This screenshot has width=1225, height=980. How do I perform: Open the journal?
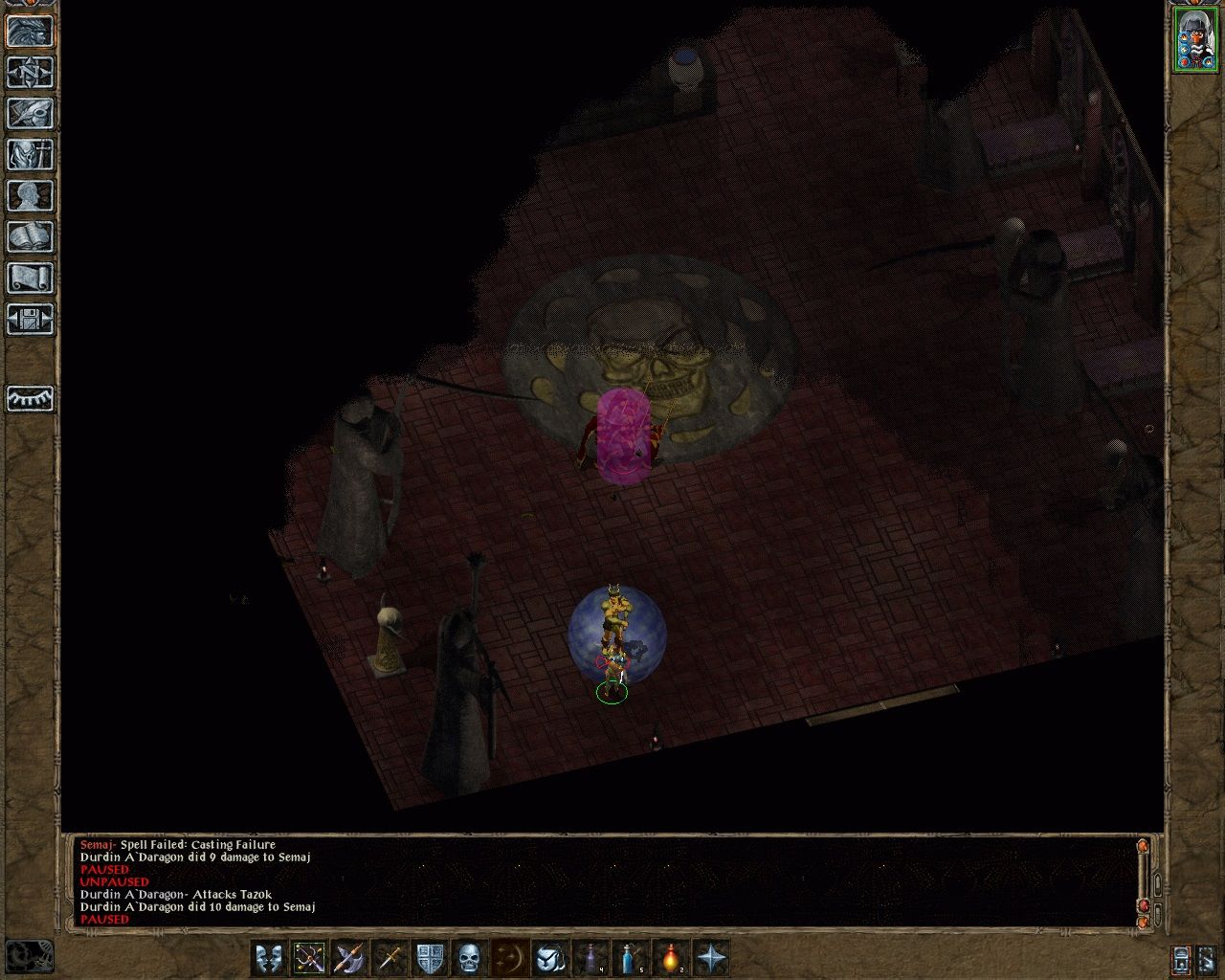pyautogui.click(x=30, y=114)
